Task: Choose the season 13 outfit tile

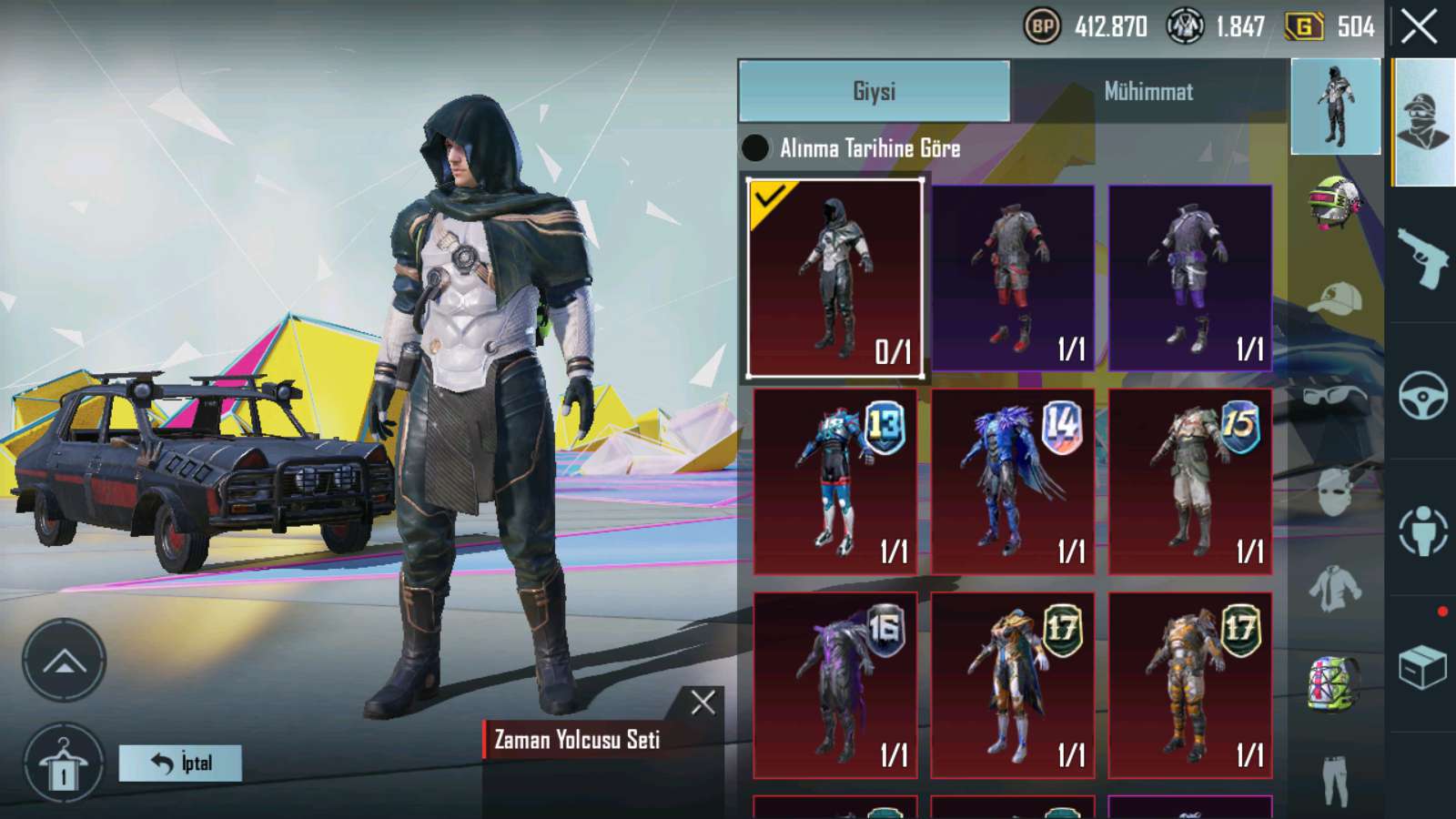Action: point(834,481)
